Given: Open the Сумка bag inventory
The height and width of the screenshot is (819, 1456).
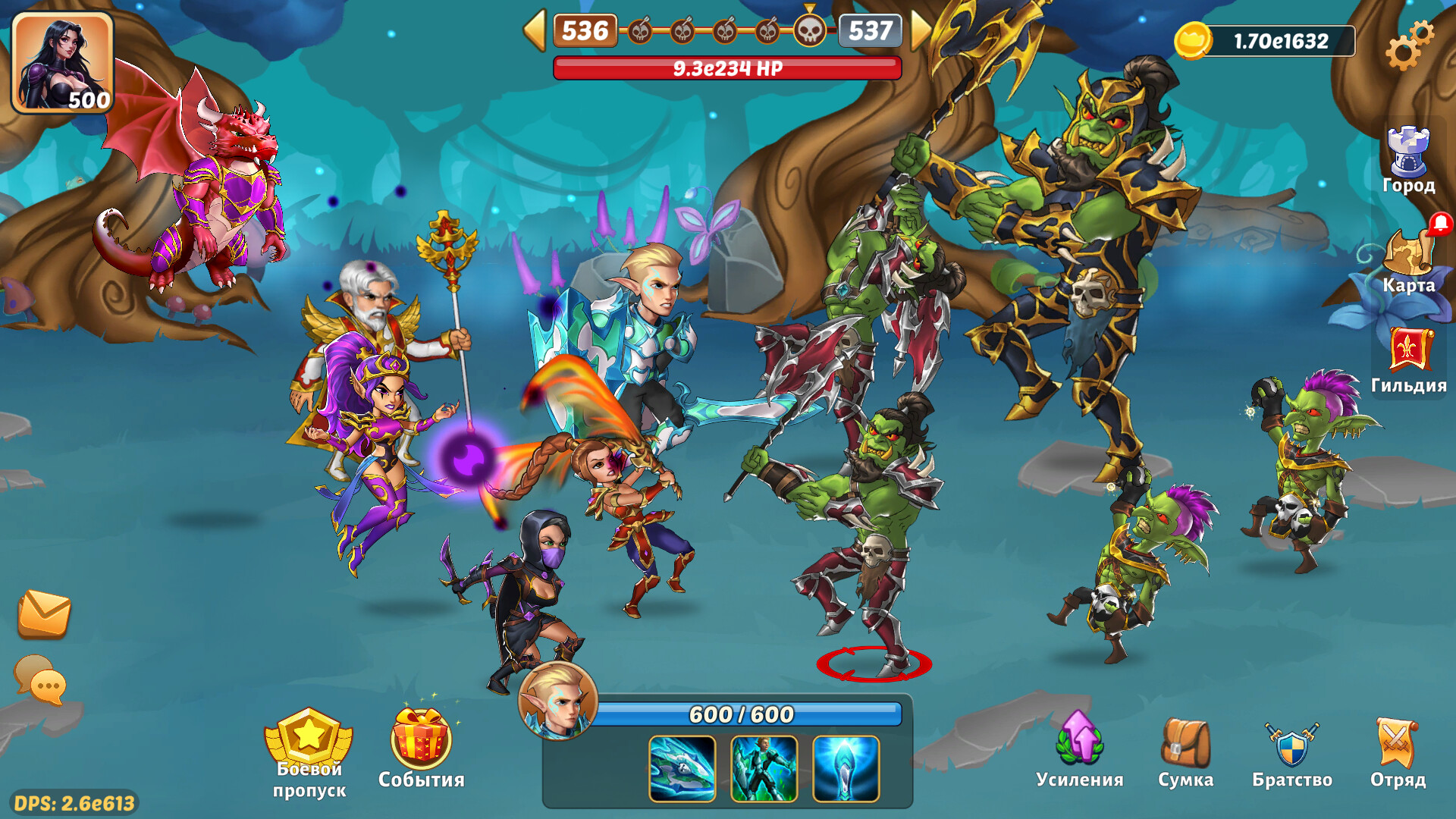Looking at the screenshot, I should click(1185, 752).
